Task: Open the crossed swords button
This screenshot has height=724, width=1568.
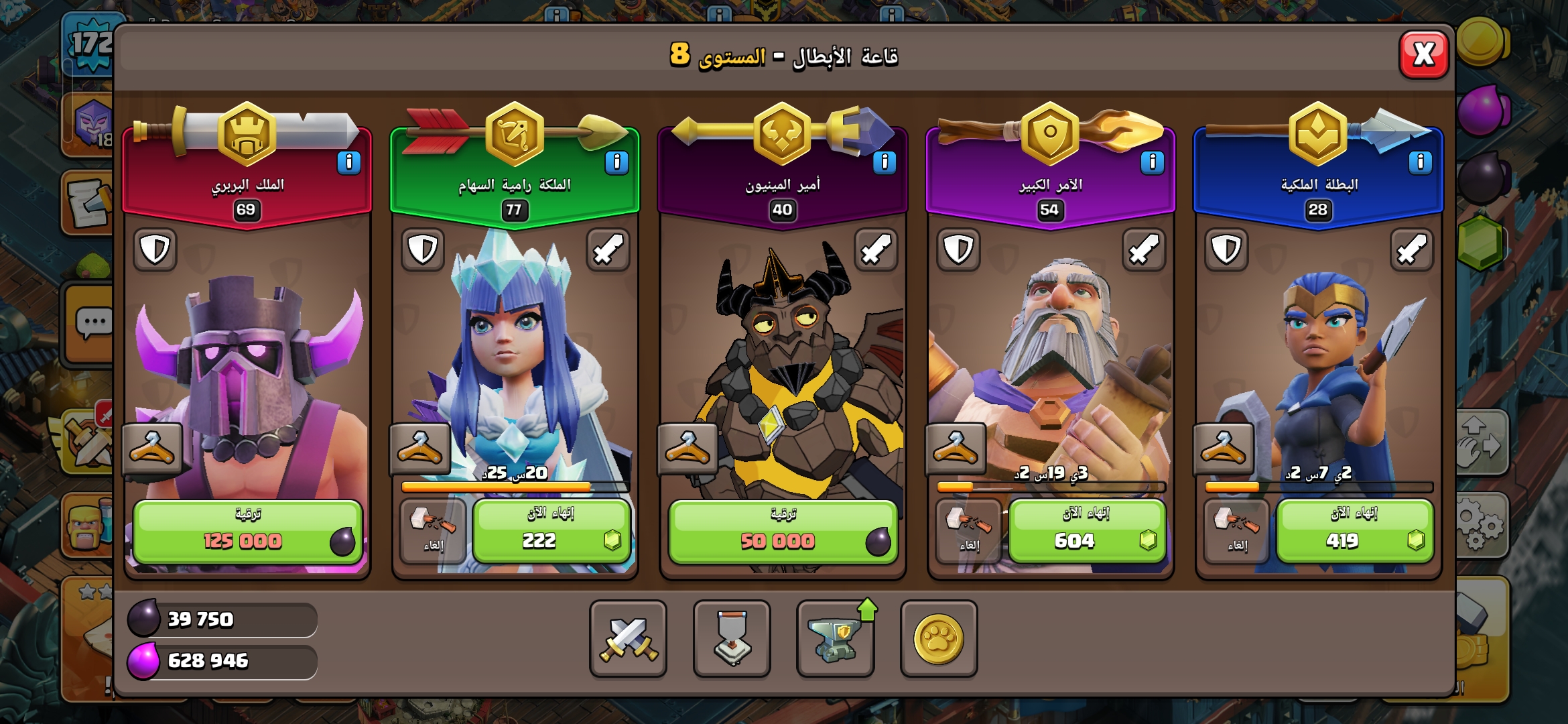Action: 628,638
